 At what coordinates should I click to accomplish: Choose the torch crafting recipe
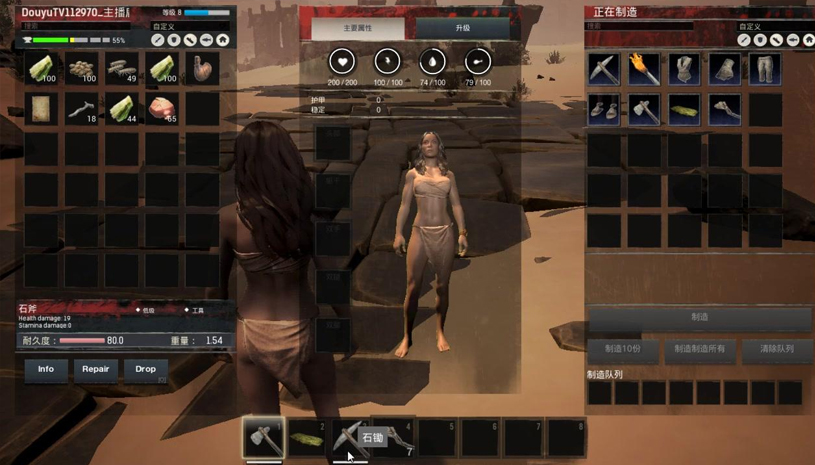pos(644,70)
